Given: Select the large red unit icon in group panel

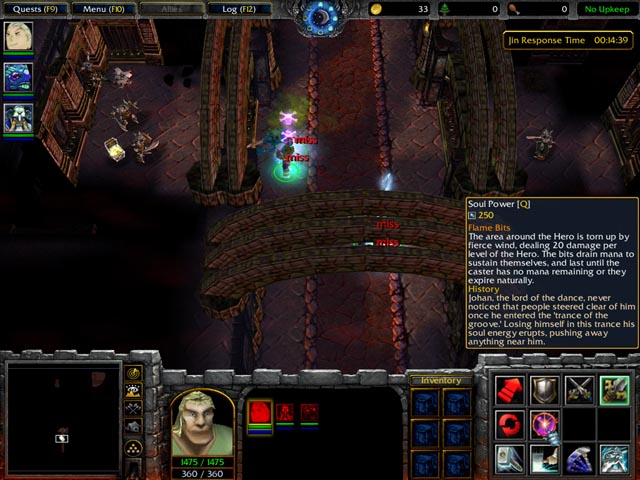Looking at the screenshot, I should tap(260, 413).
